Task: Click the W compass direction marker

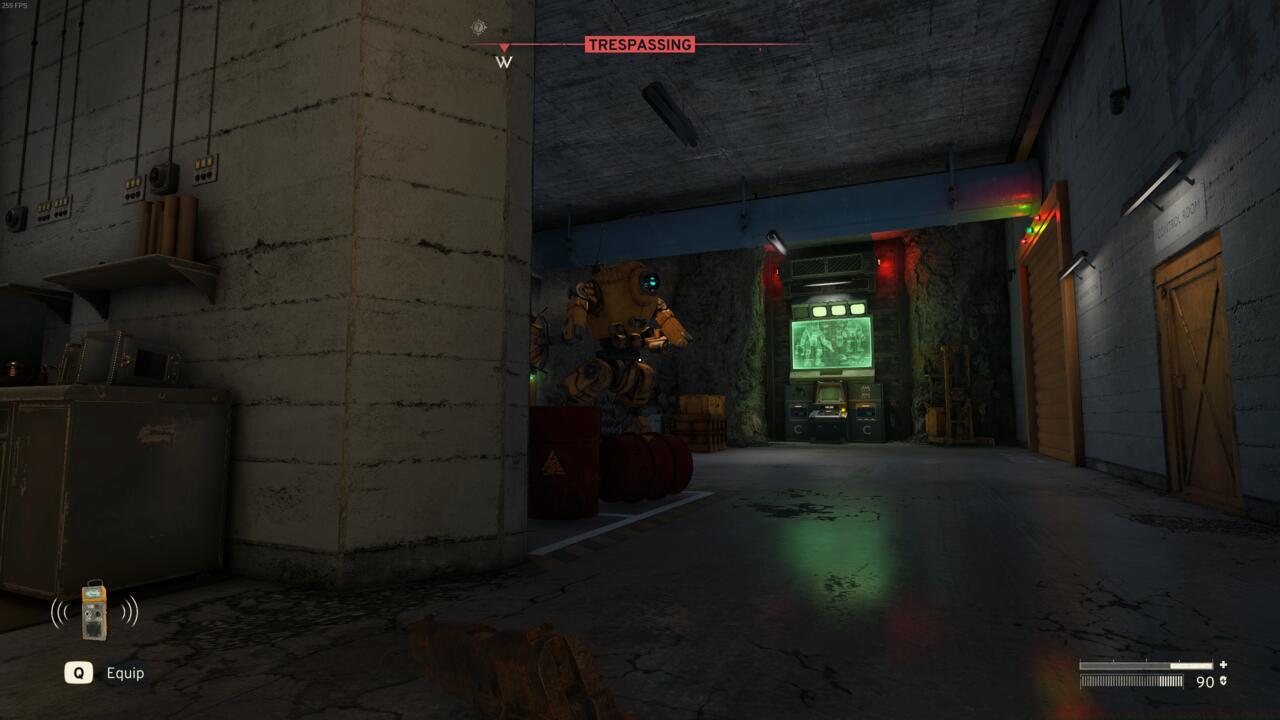Action: [502, 61]
